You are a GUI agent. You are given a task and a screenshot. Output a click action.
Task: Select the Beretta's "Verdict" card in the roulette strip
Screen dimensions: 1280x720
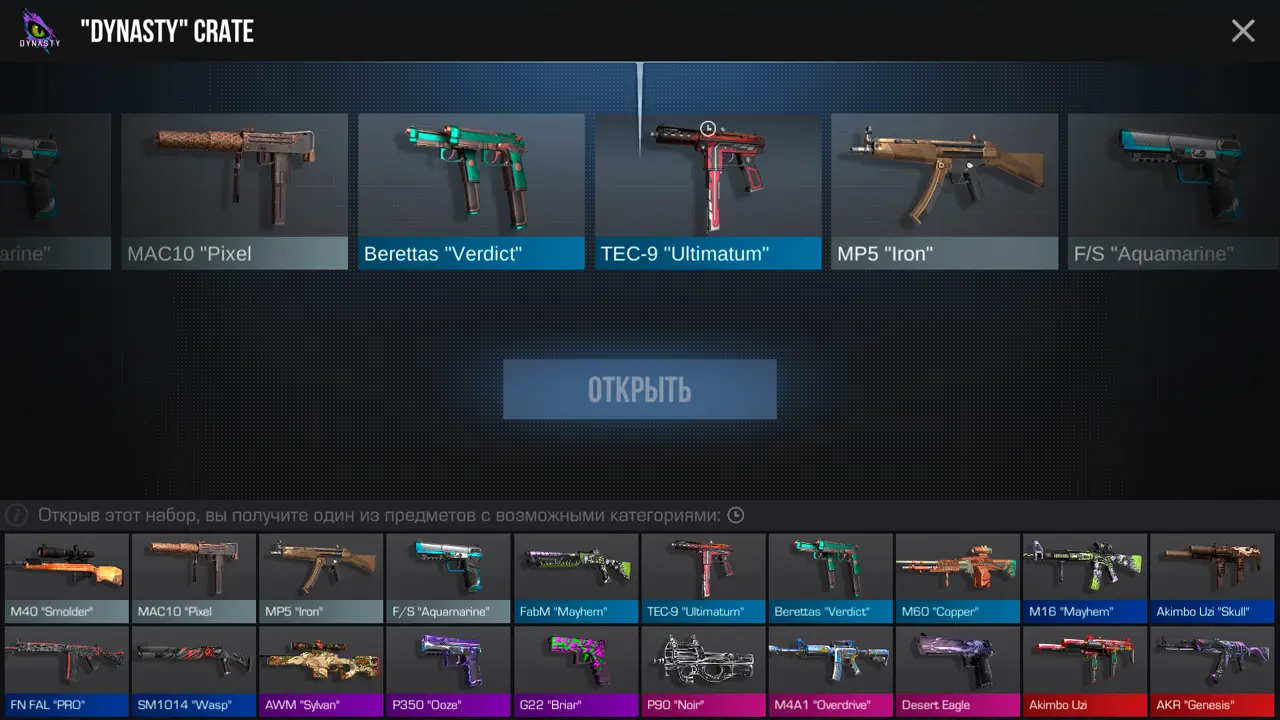click(471, 191)
